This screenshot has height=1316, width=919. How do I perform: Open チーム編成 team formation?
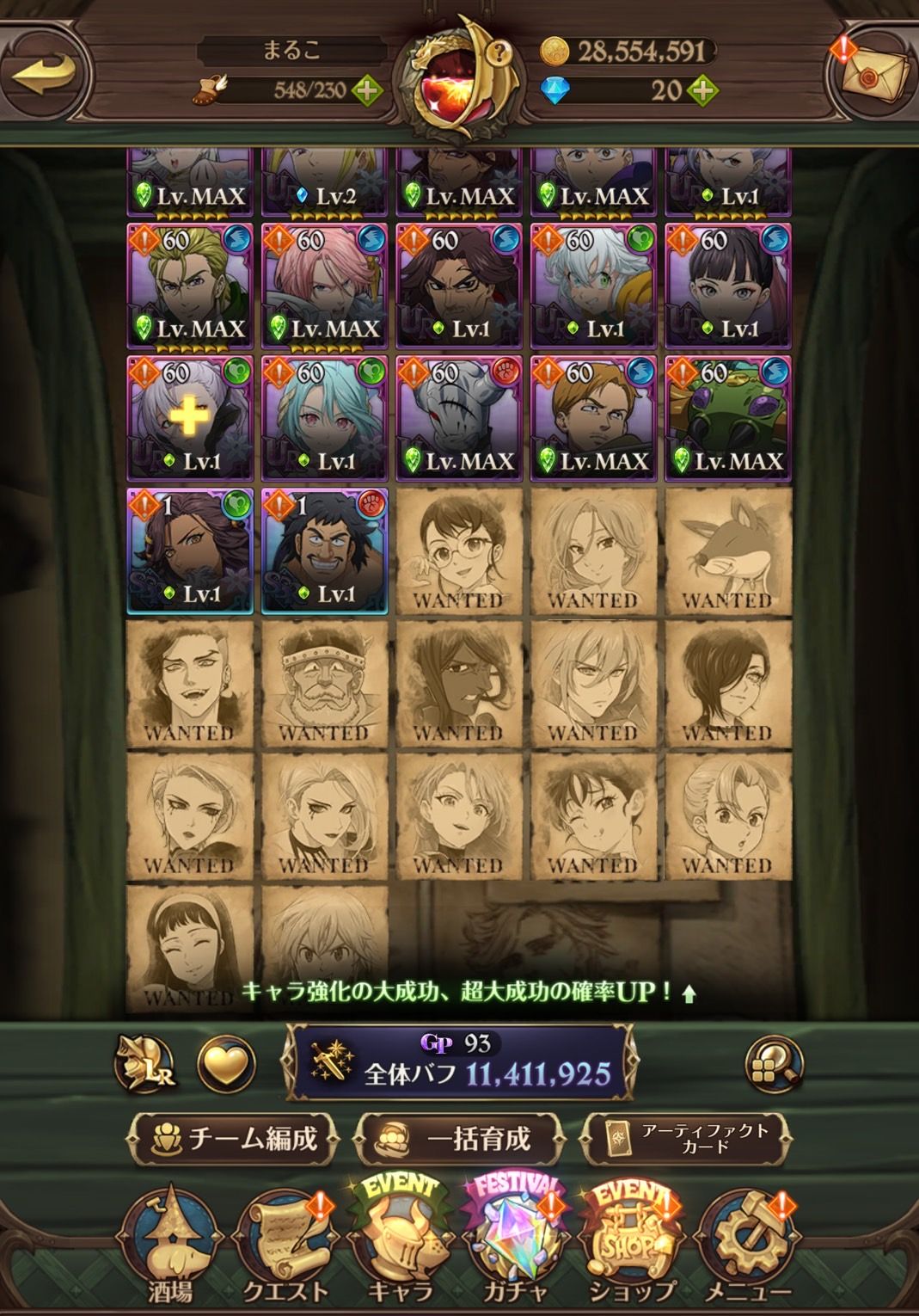233,1139
